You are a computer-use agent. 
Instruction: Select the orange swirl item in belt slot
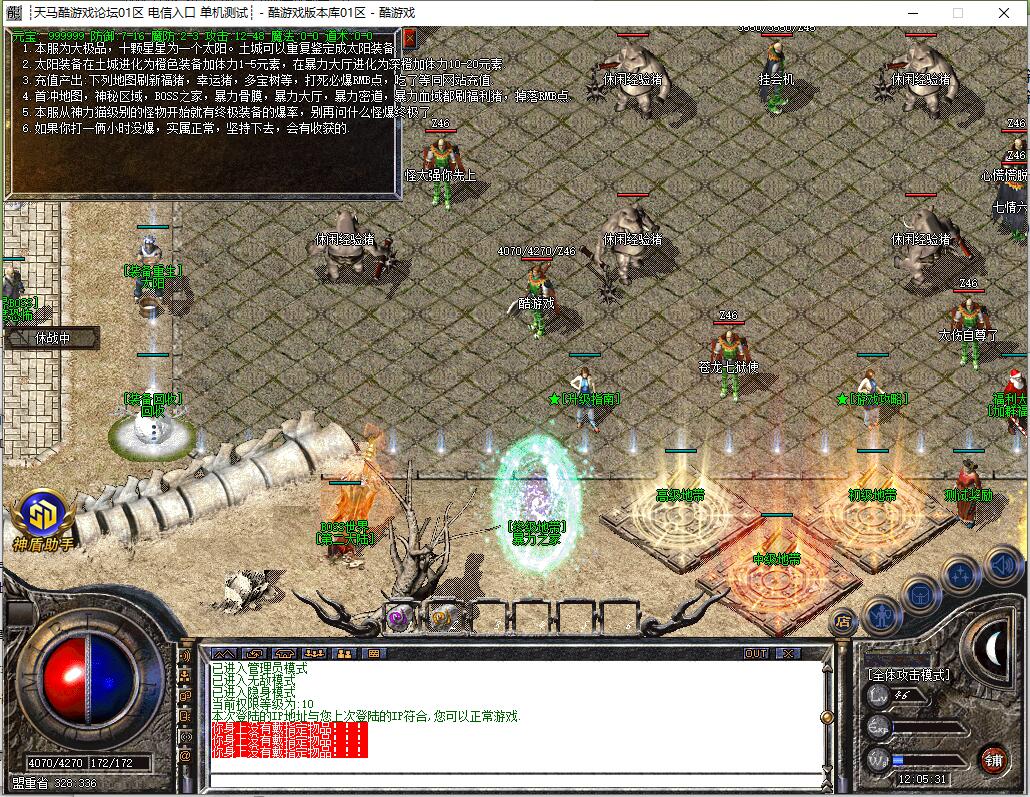click(x=440, y=617)
